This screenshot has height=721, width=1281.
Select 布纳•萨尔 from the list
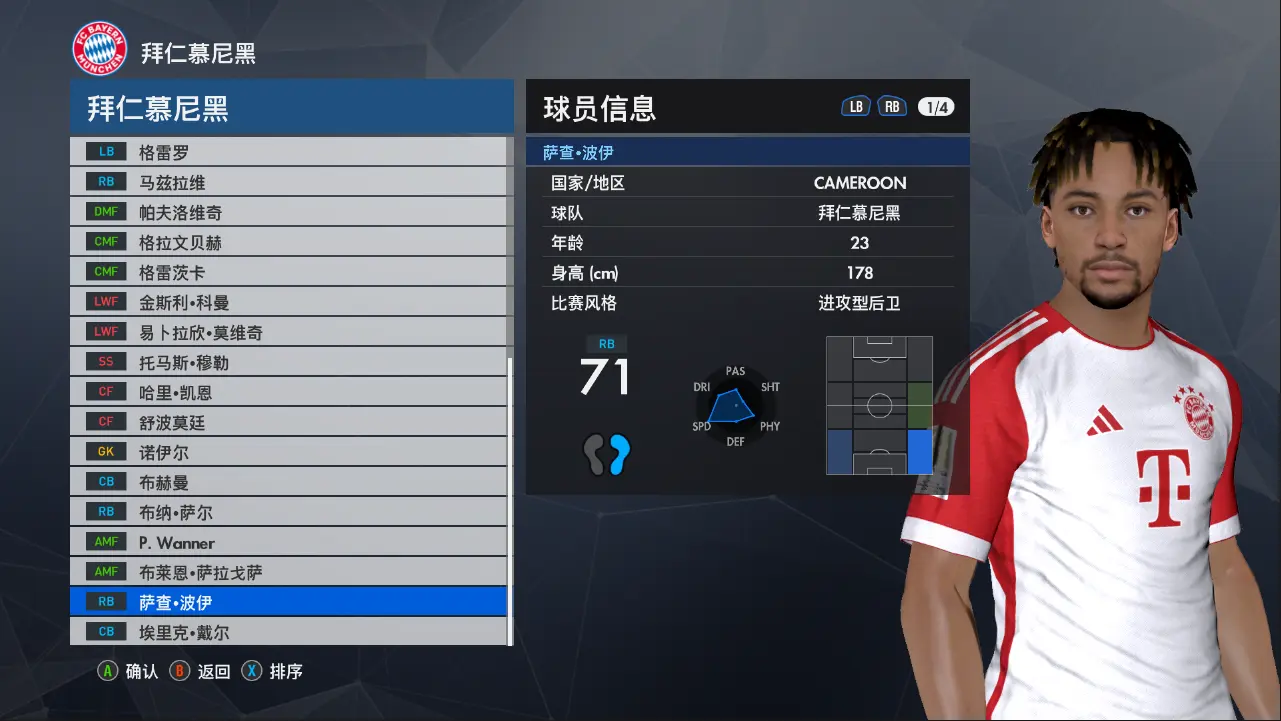[x=288, y=512]
